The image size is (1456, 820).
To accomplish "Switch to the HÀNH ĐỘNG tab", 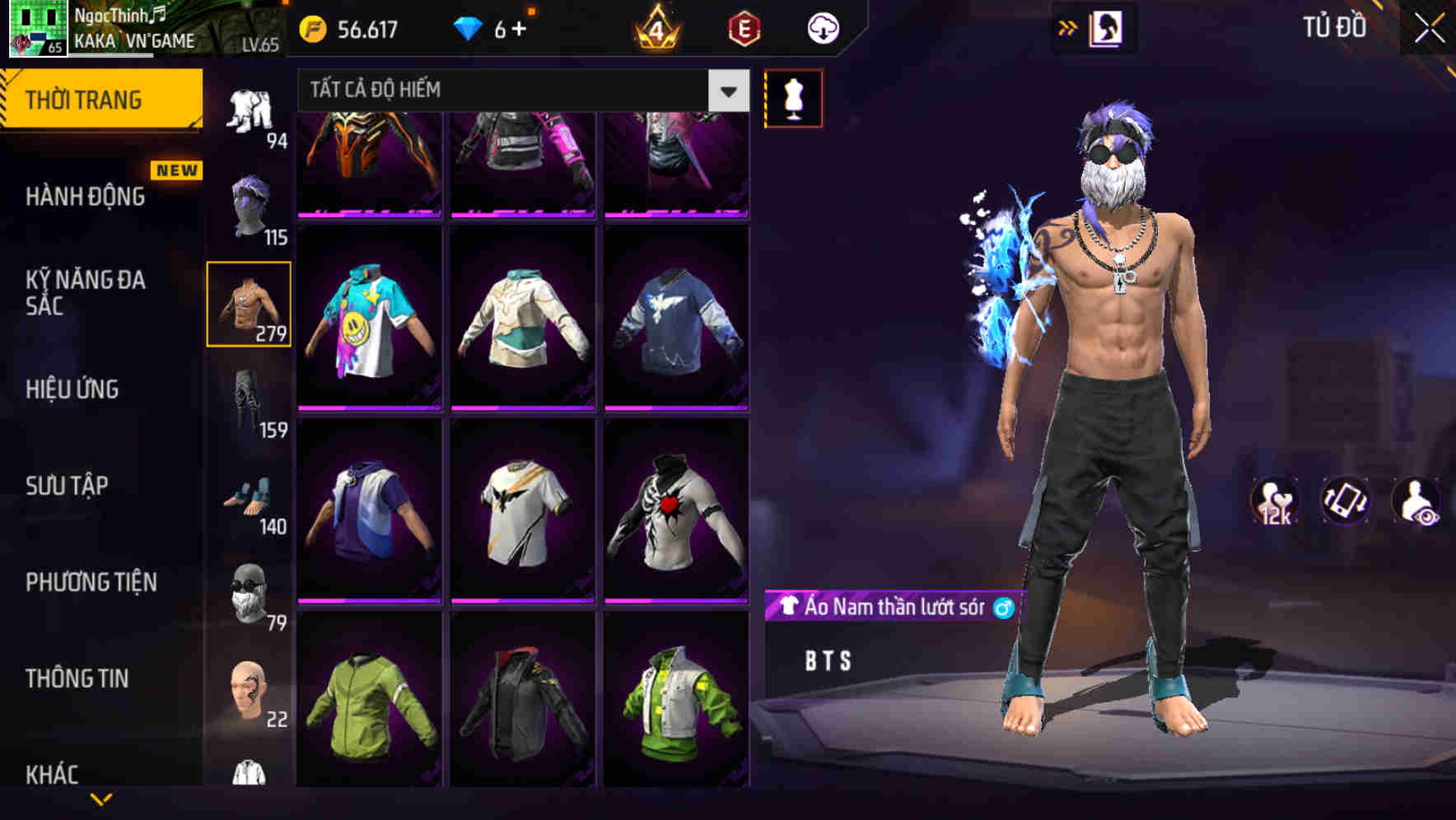I will point(85,197).
